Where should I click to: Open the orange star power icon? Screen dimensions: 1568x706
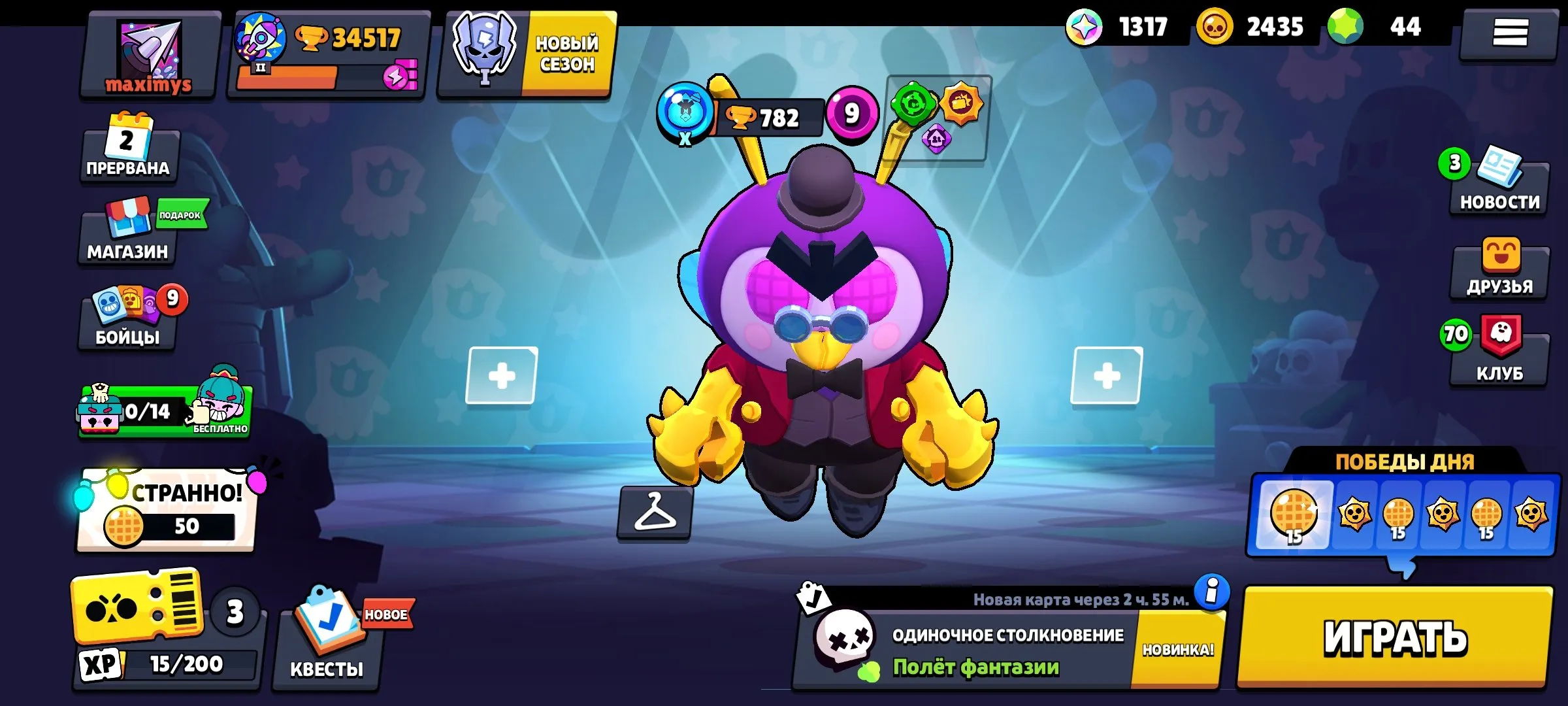point(960,103)
